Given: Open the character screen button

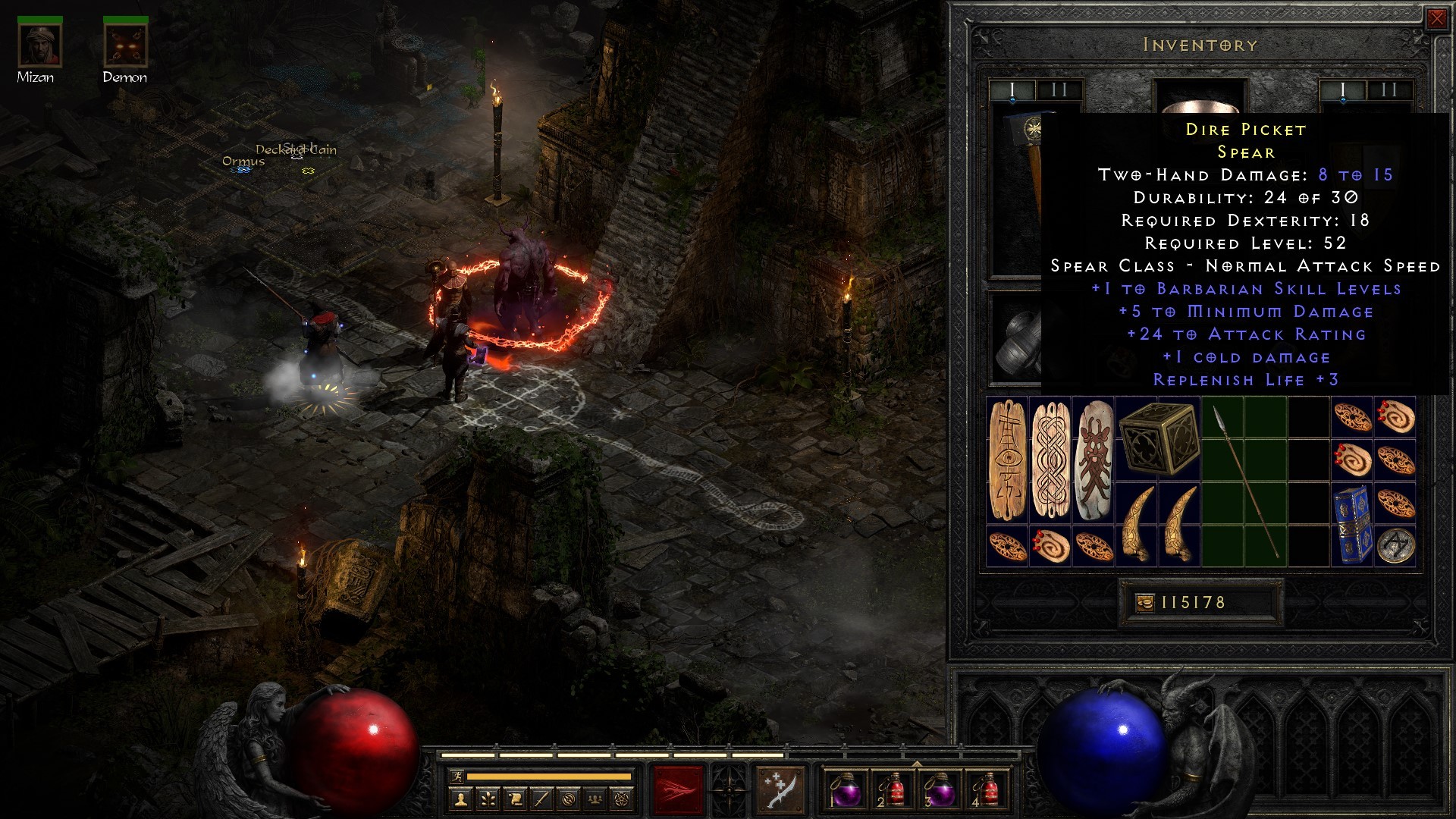Looking at the screenshot, I should [x=461, y=799].
